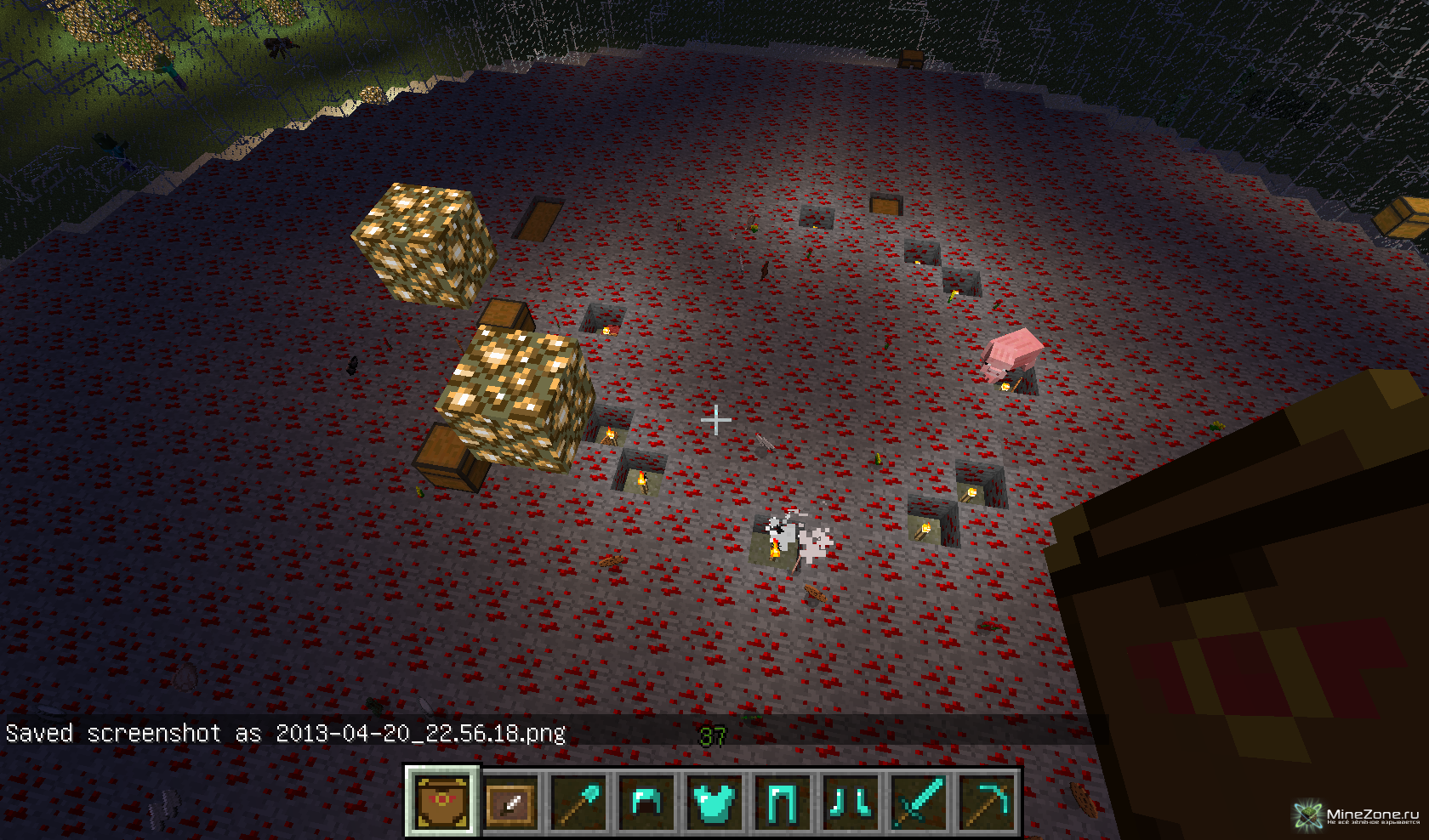This screenshot has height=840, width=1429.
Task: Select the diamond leggings slot
Action: tap(782, 802)
